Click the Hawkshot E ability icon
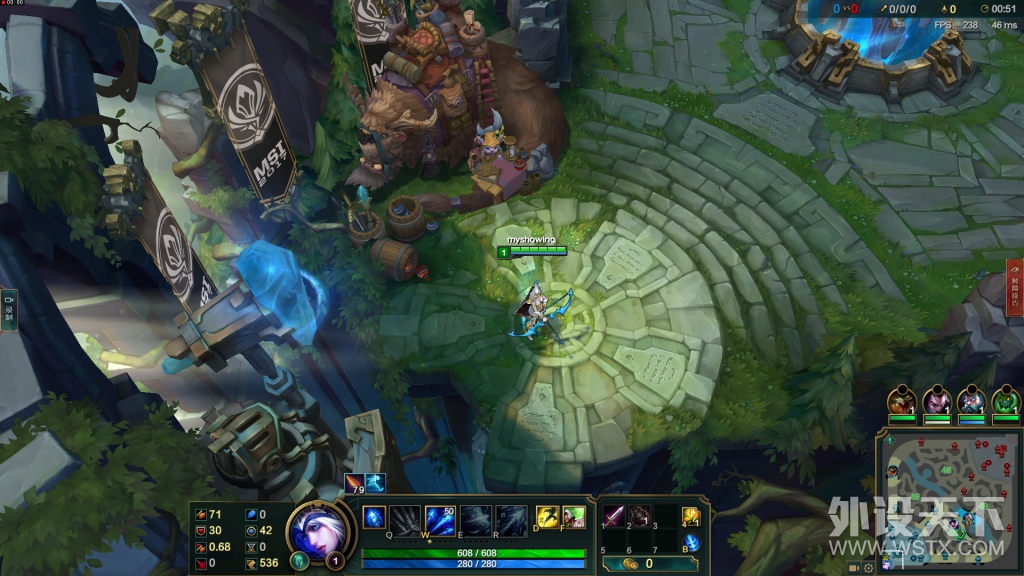Image resolution: width=1024 pixels, height=576 pixels. (476, 519)
